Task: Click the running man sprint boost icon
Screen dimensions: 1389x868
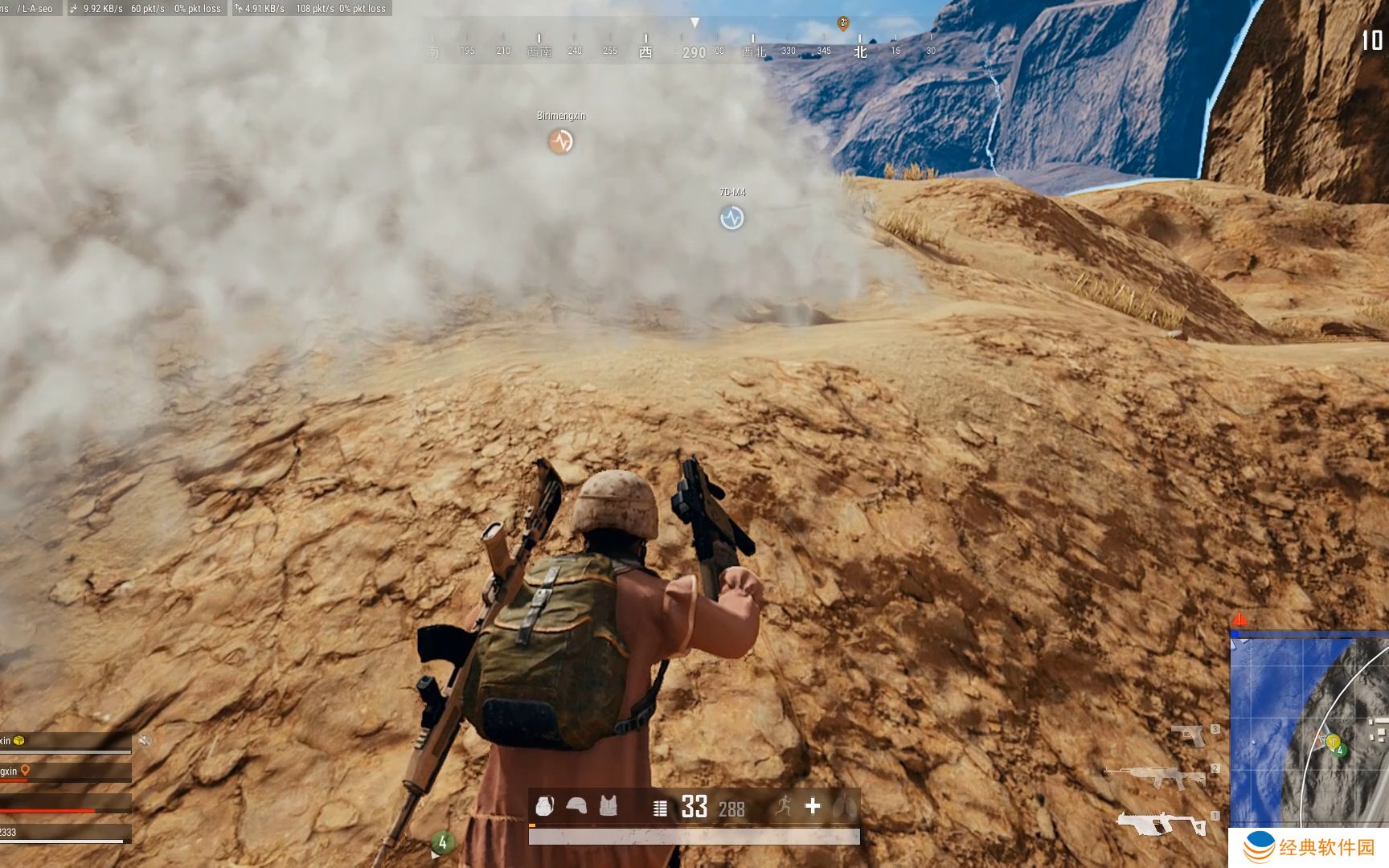Action: (x=783, y=805)
